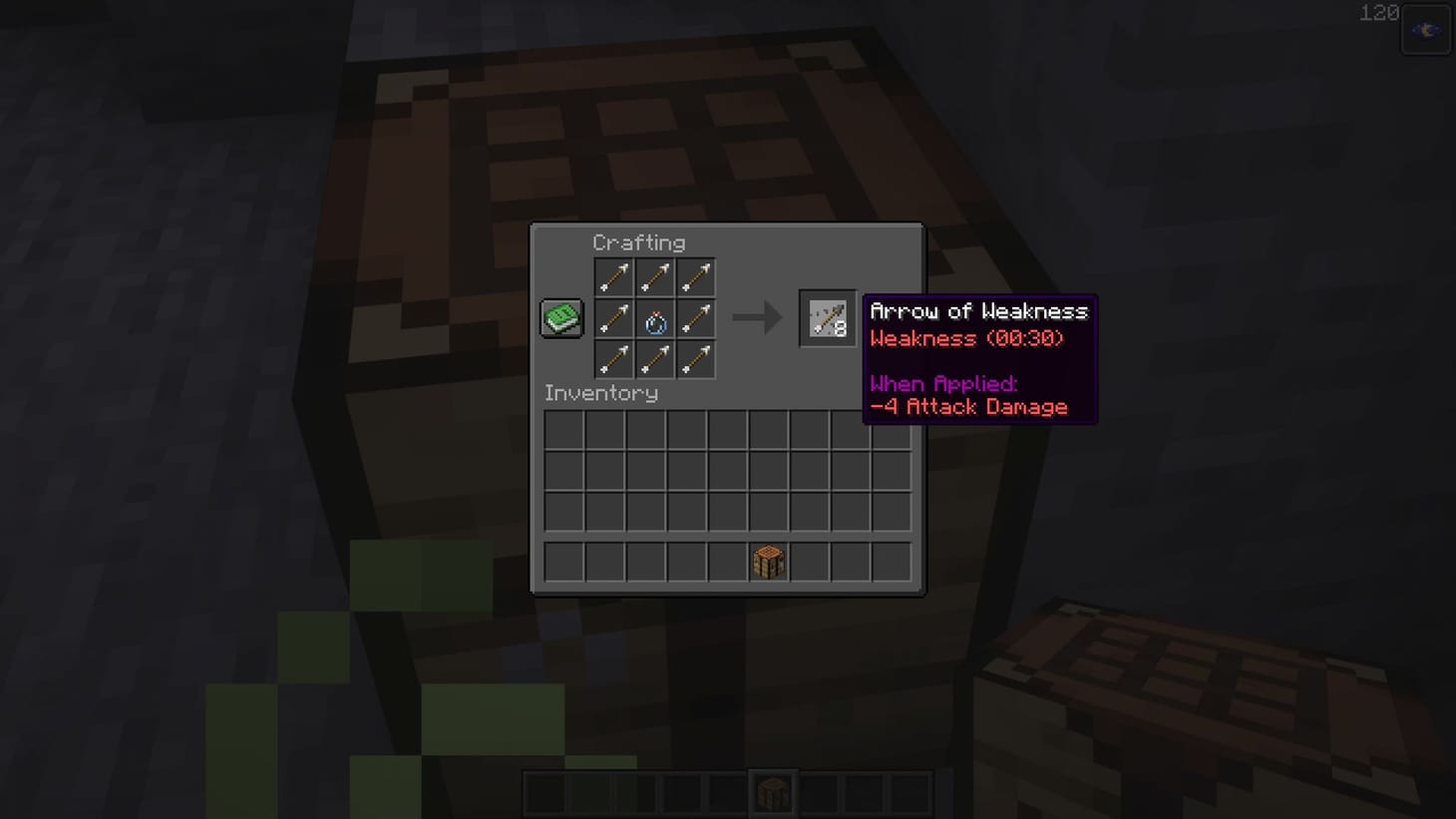
Task: Select the crafting table item in the inventory
Action: pyautogui.click(x=767, y=561)
